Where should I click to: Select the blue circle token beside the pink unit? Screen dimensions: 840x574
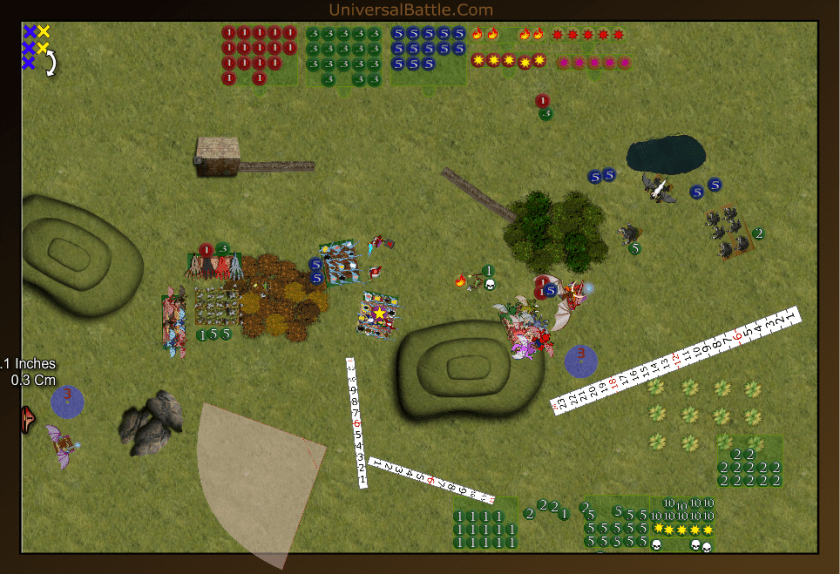(581, 360)
